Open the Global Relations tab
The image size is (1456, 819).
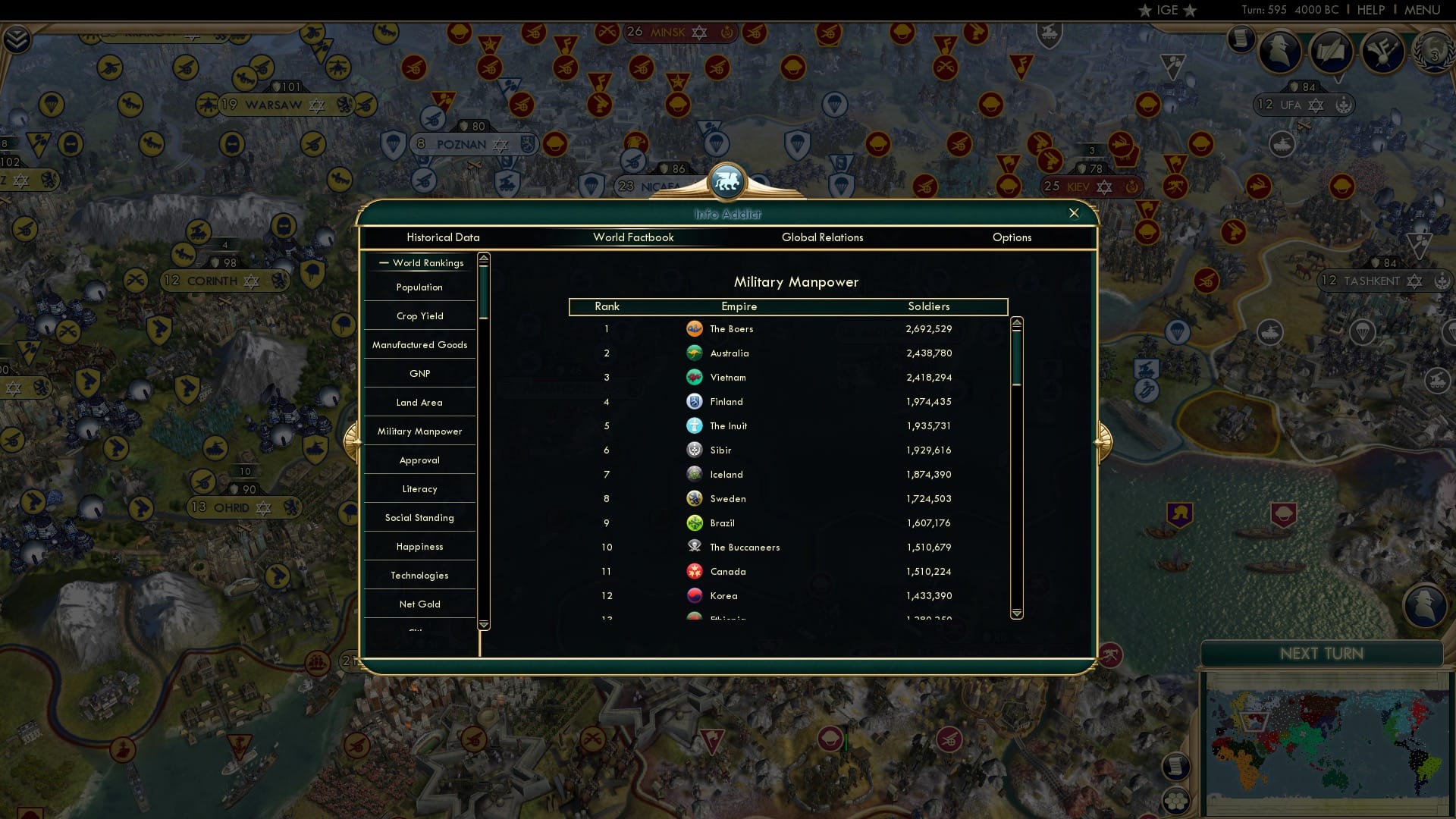tap(824, 237)
